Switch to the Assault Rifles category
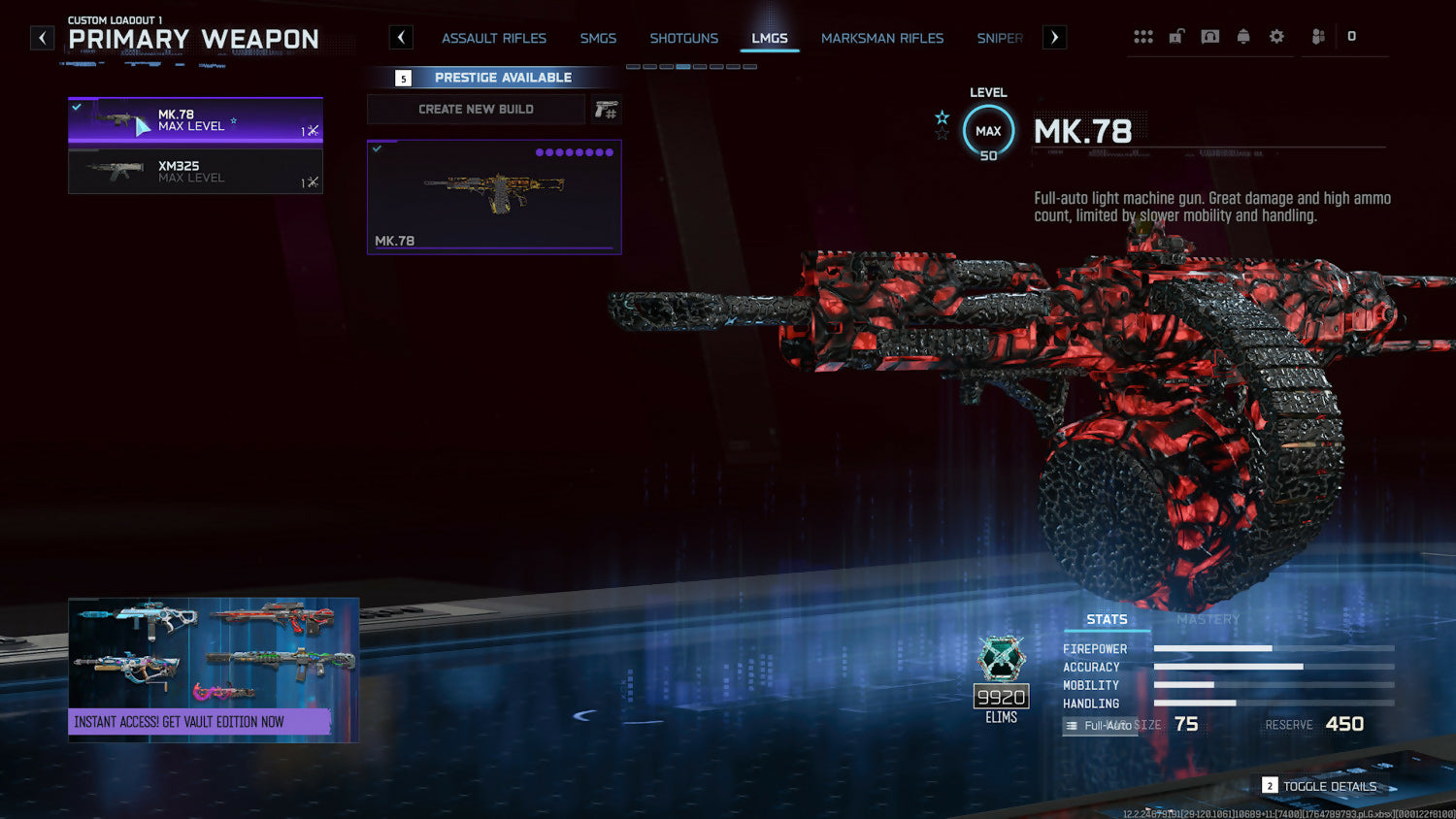The width and height of the screenshot is (1456, 819). [x=494, y=38]
